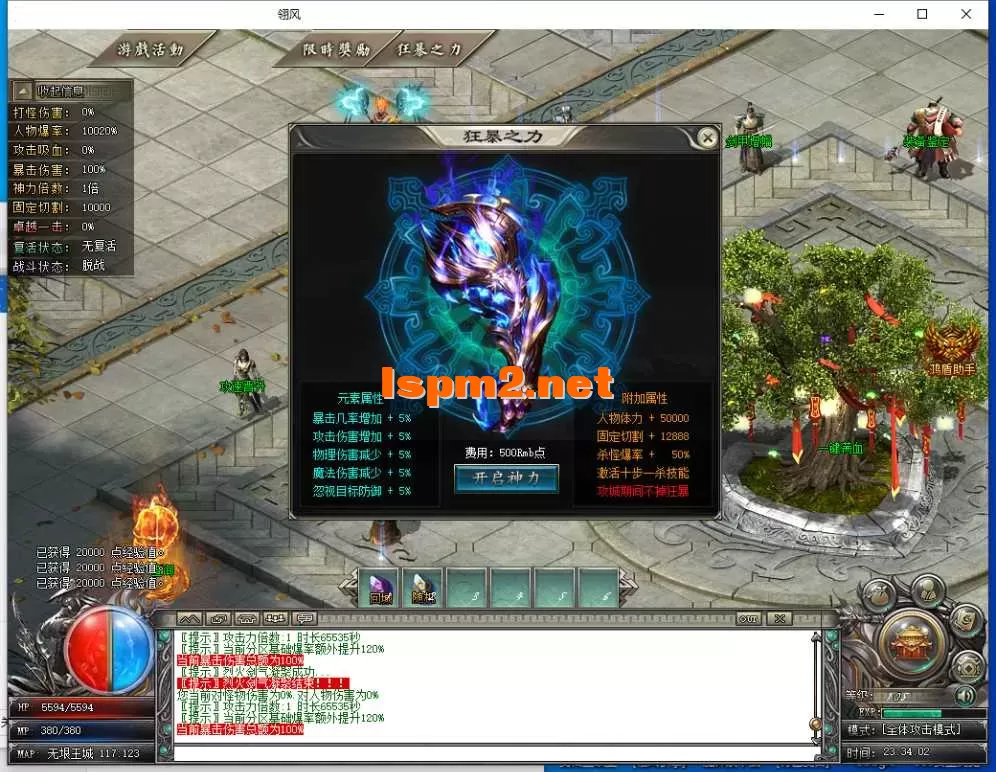Collapse the 收起信息 stats panel
Image resolution: width=996 pixels, height=772 pixels.
[x=24, y=90]
